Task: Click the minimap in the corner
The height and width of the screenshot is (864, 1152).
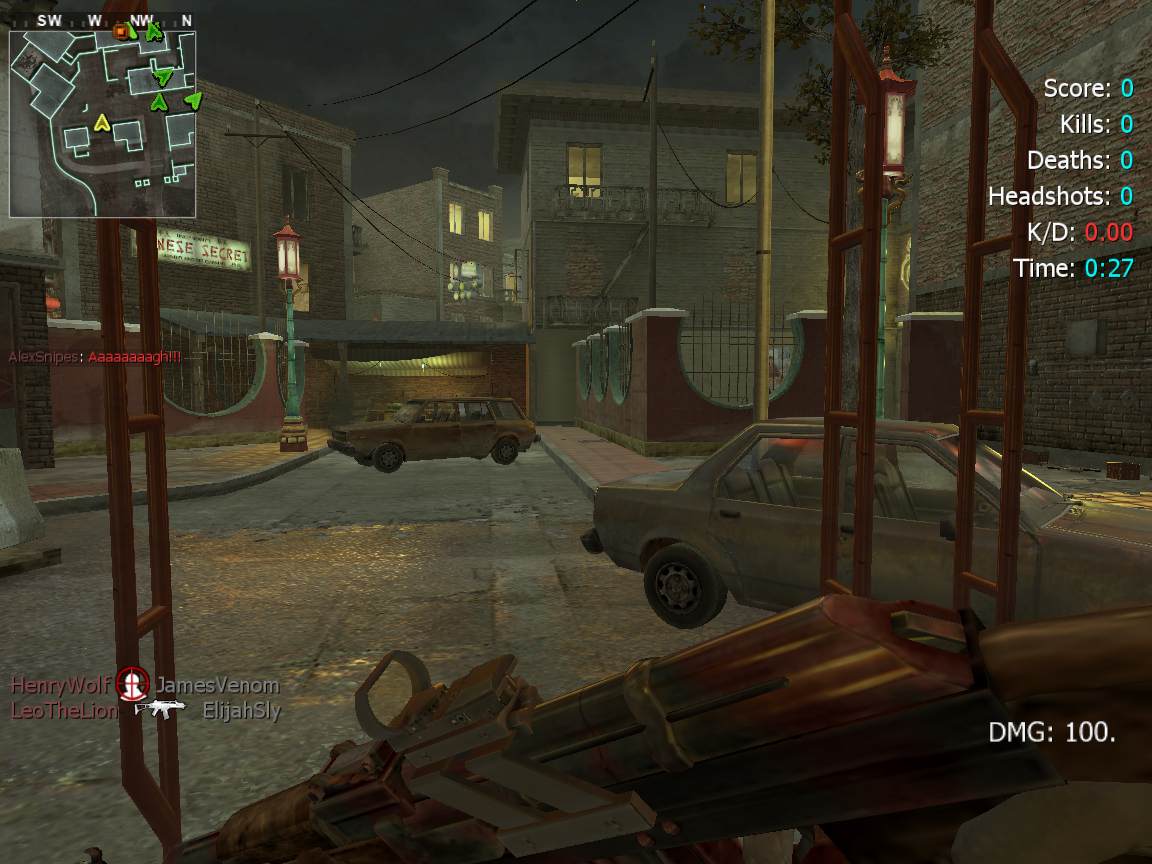Action: click(x=102, y=123)
